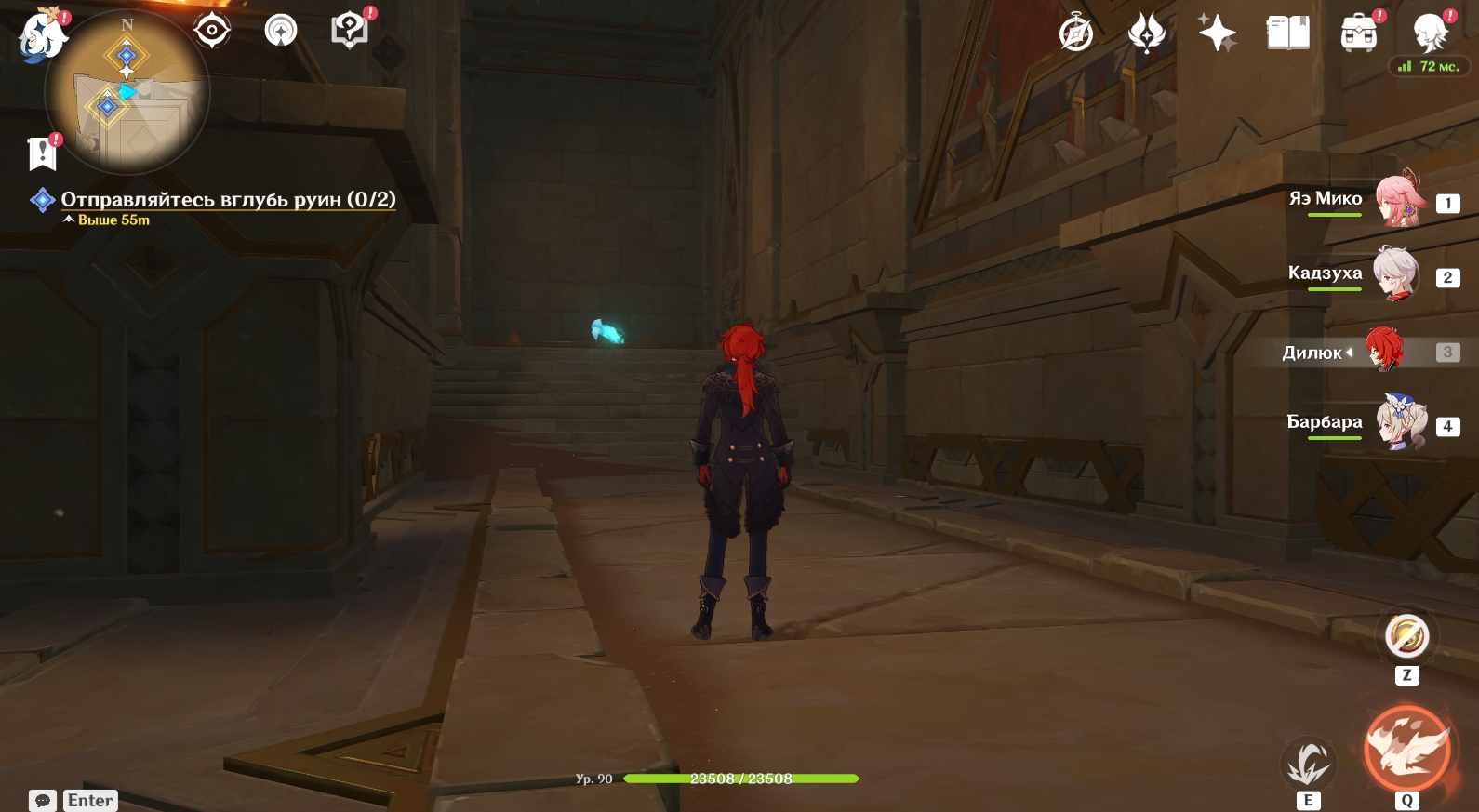This screenshot has width=1479, height=812.
Task: Use the equipped gadget above Z
Action: click(x=1406, y=637)
